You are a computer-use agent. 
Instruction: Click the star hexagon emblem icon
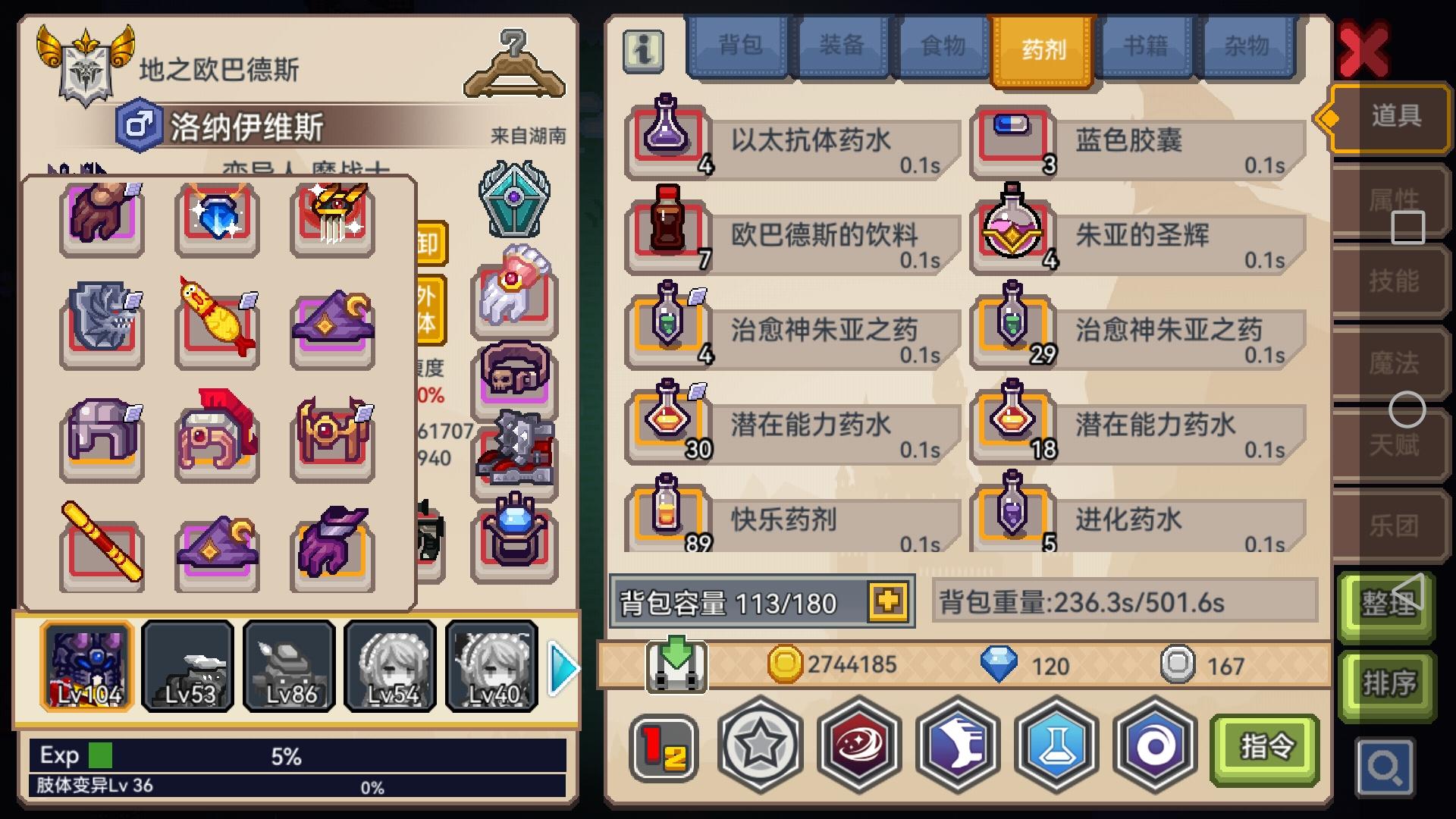tap(761, 747)
